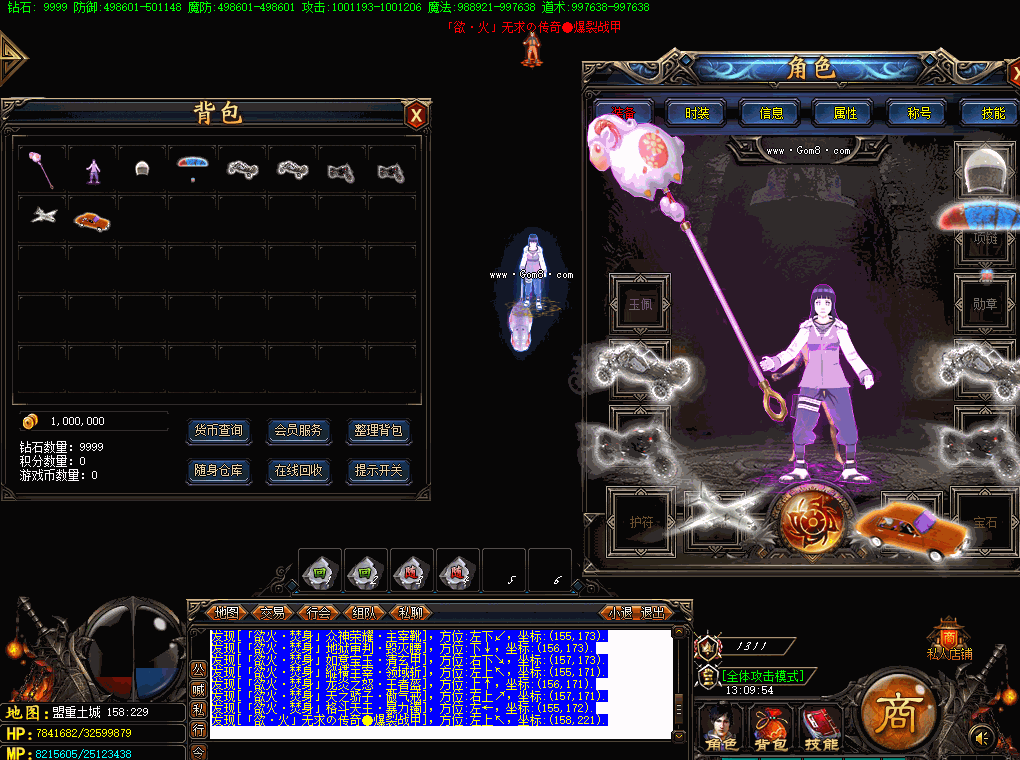
Task: Close the 背包 backpack window
Action: (x=417, y=115)
